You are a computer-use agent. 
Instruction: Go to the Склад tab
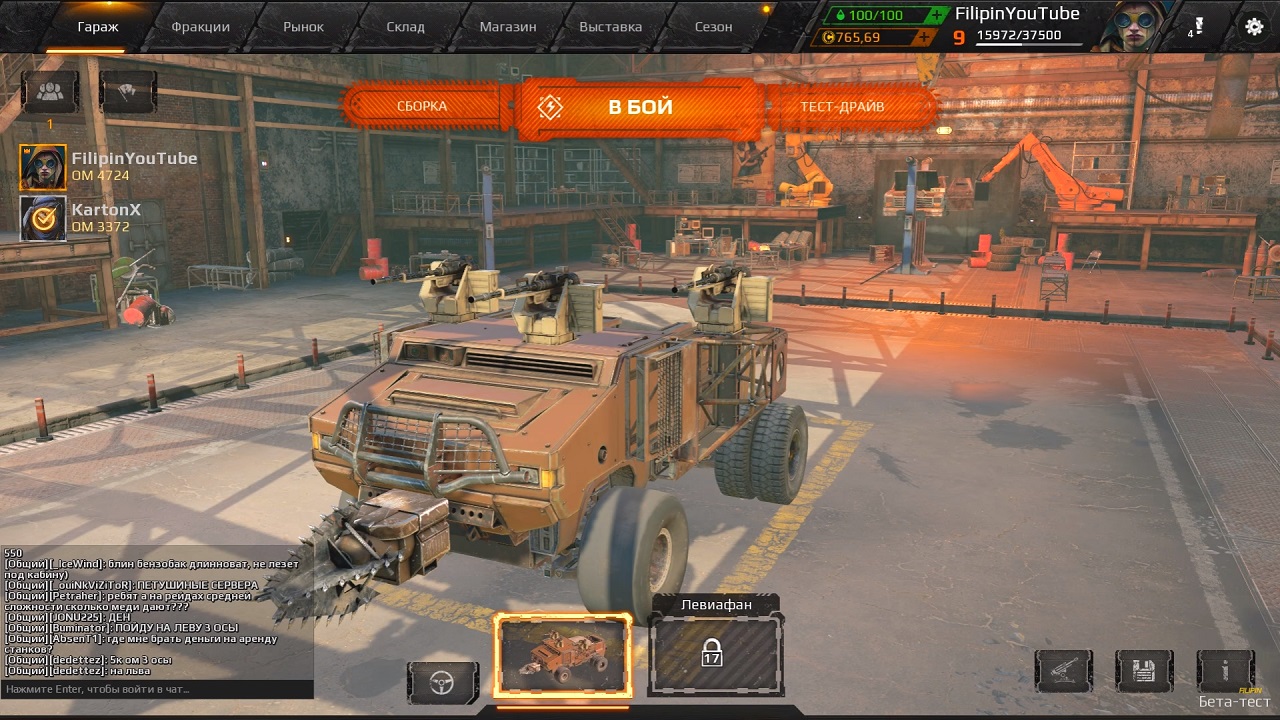coord(405,27)
